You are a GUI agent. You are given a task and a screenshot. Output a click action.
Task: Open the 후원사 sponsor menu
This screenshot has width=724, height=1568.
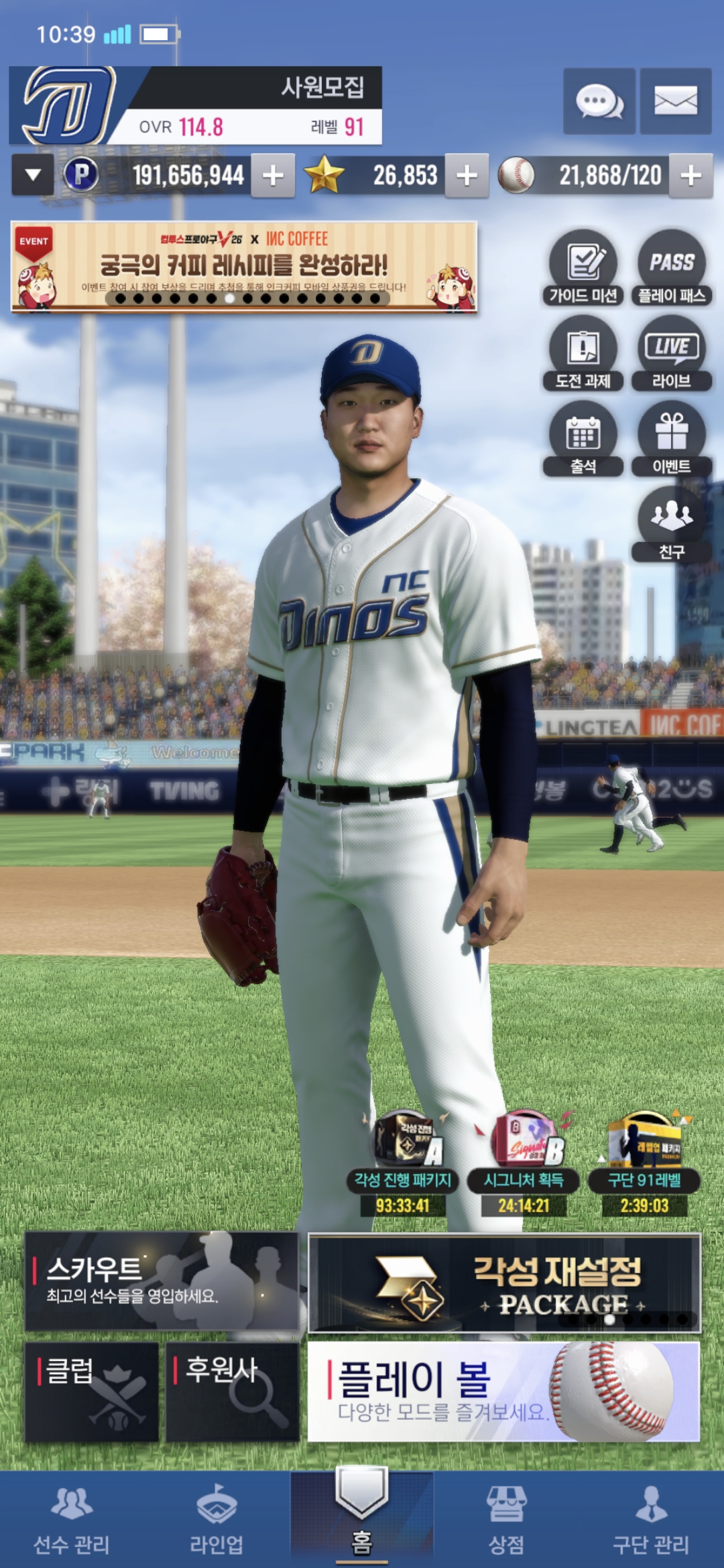[x=232, y=1391]
